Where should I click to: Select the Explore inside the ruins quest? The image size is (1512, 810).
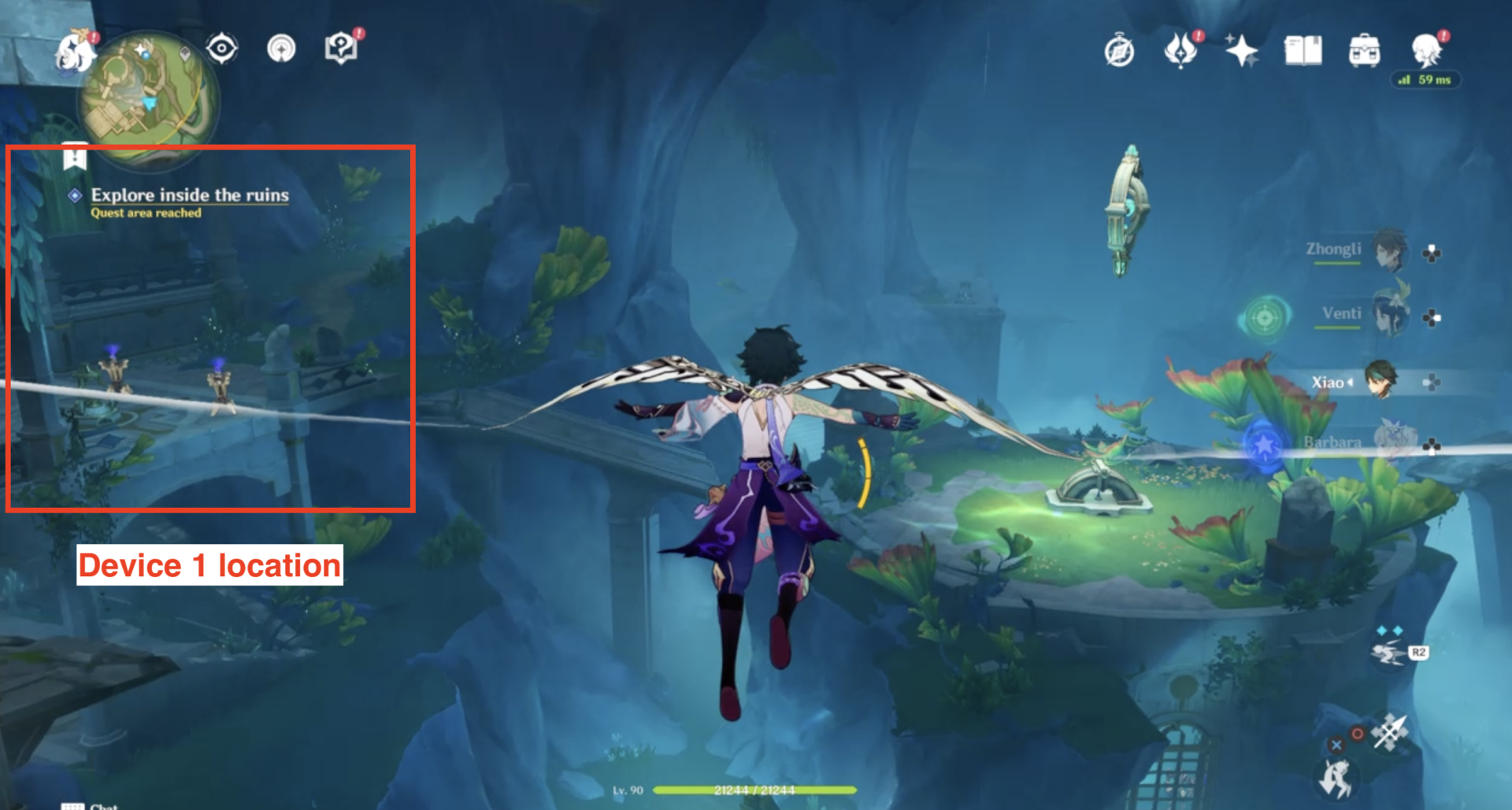(189, 195)
